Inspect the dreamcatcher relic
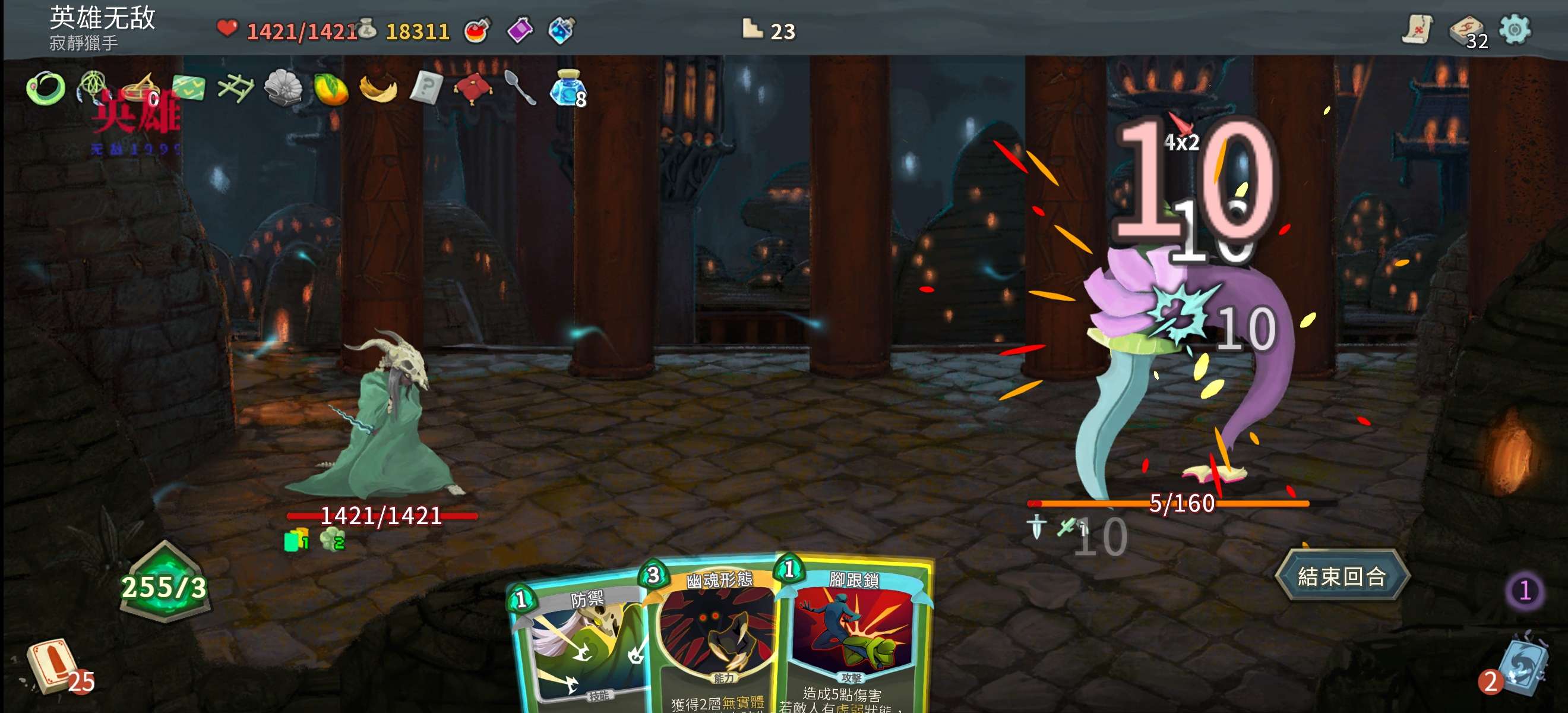Screen dimensions: 1568x713 (93, 87)
